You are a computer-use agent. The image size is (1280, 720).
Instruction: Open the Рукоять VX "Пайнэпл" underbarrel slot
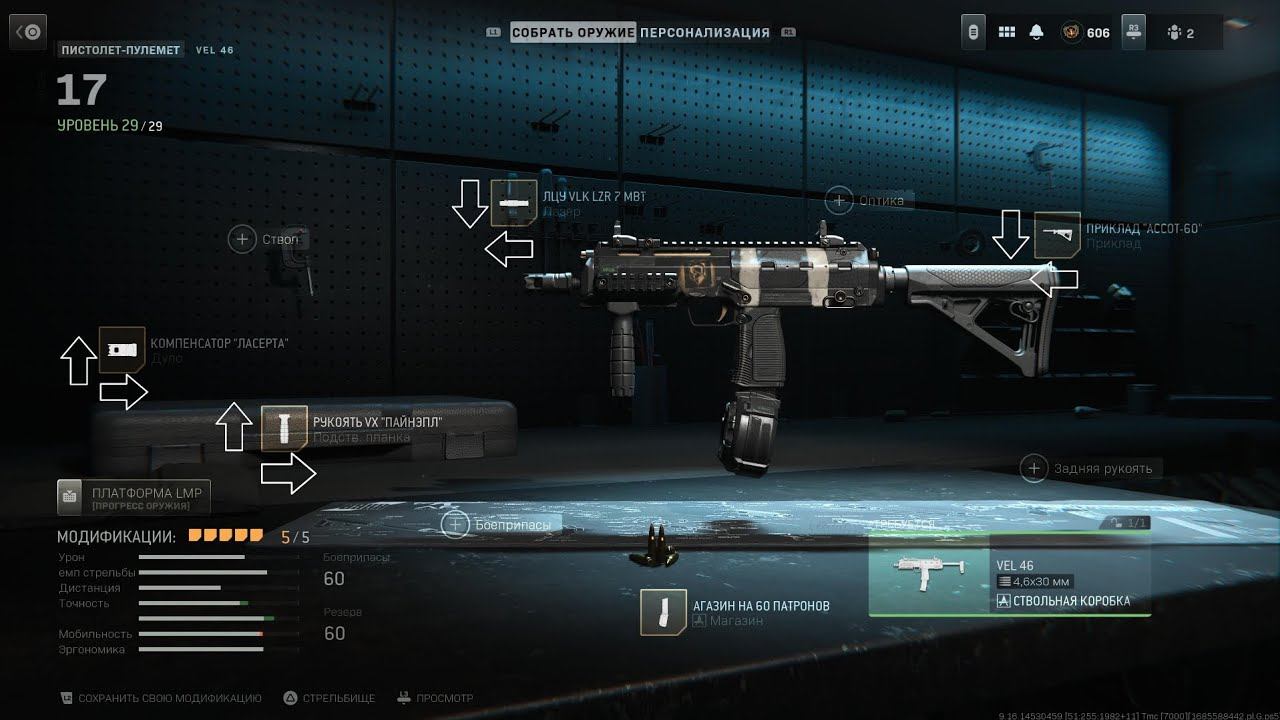[x=284, y=428]
